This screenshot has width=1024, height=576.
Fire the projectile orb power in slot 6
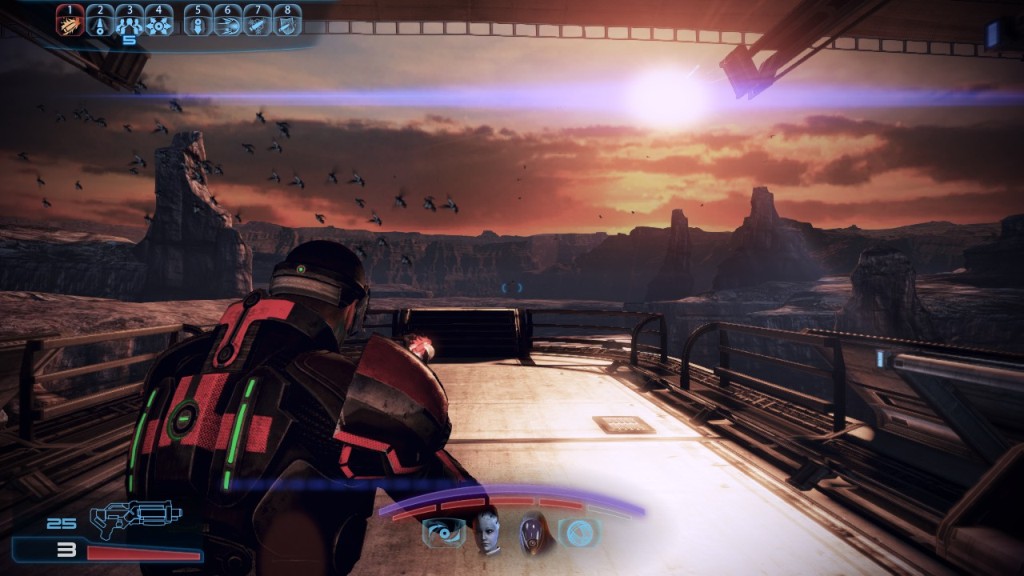pos(228,20)
